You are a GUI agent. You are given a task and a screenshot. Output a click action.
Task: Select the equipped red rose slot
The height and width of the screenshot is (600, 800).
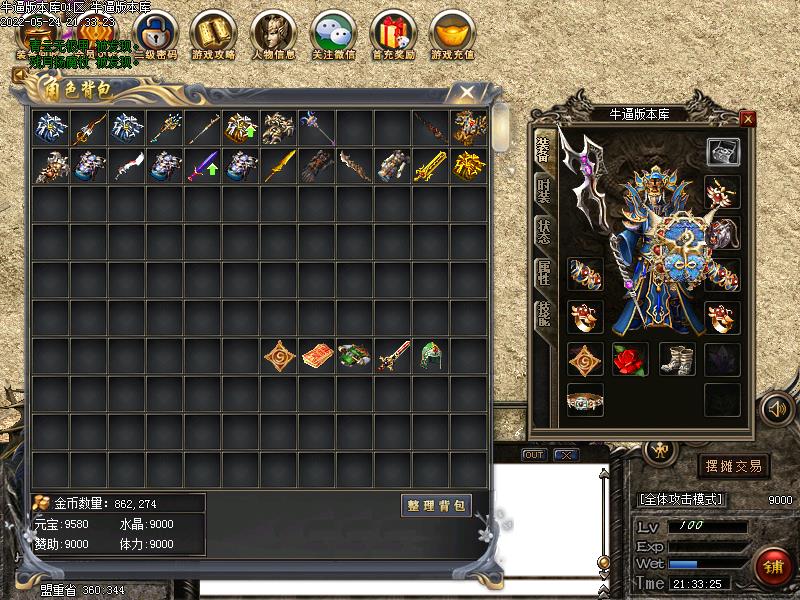[x=630, y=359]
